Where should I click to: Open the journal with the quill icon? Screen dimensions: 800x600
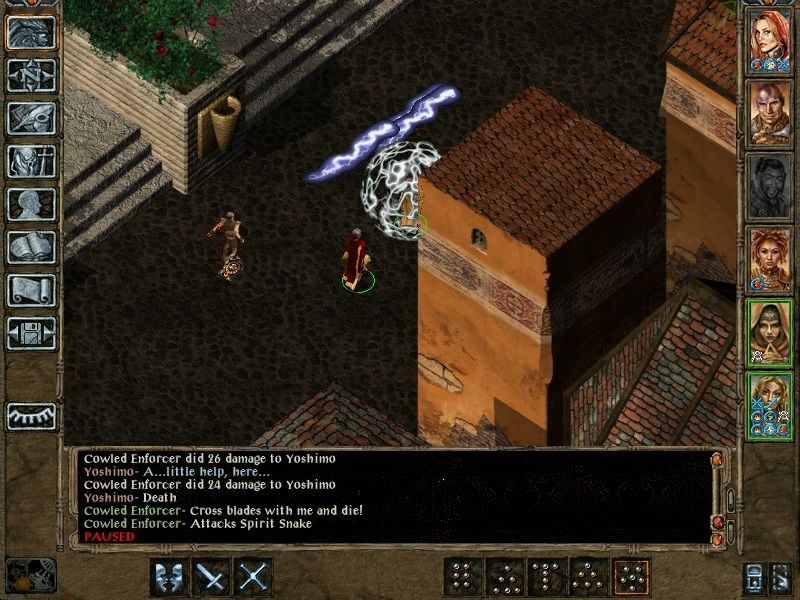(x=31, y=118)
